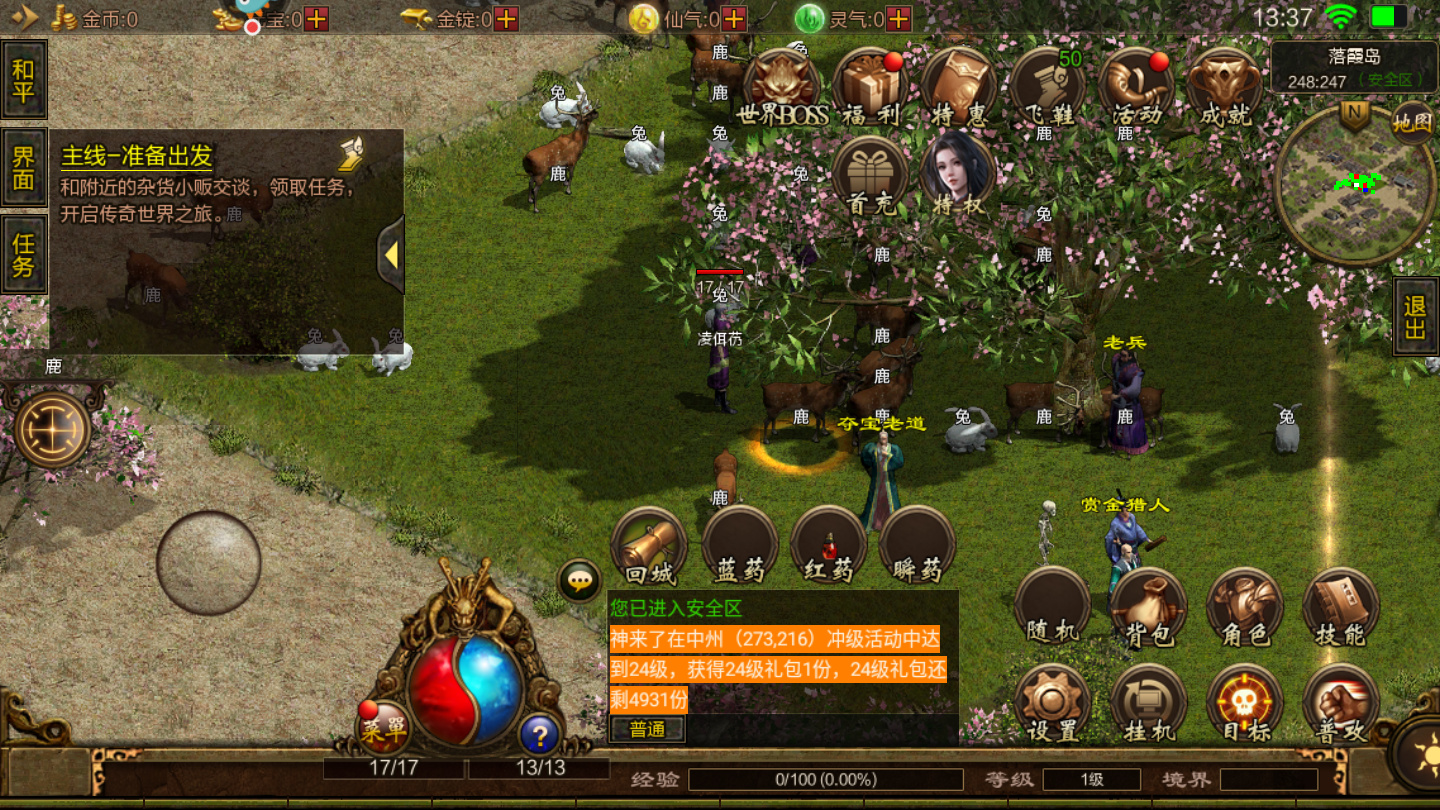The image size is (1440, 810).
Task: Open the 福利 gift box
Action: (x=870, y=87)
